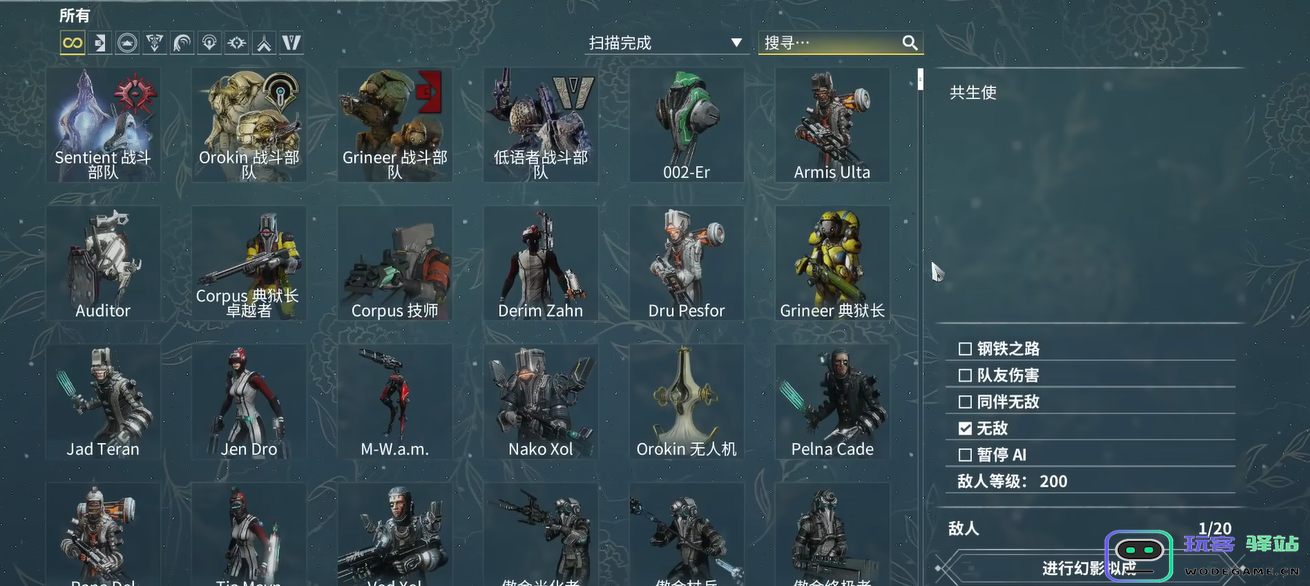Choose the Orokin 战斗部队 tile
Image resolution: width=1310 pixels, height=586 pixels.
pos(249,125)
